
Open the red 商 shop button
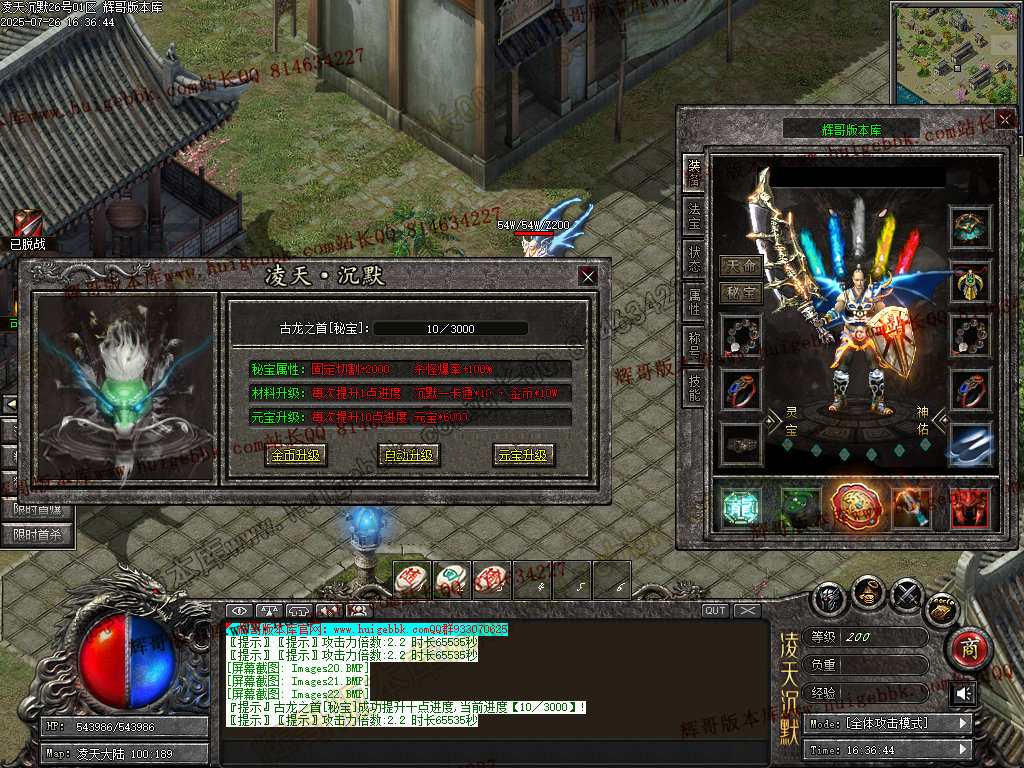click(968, 648)
